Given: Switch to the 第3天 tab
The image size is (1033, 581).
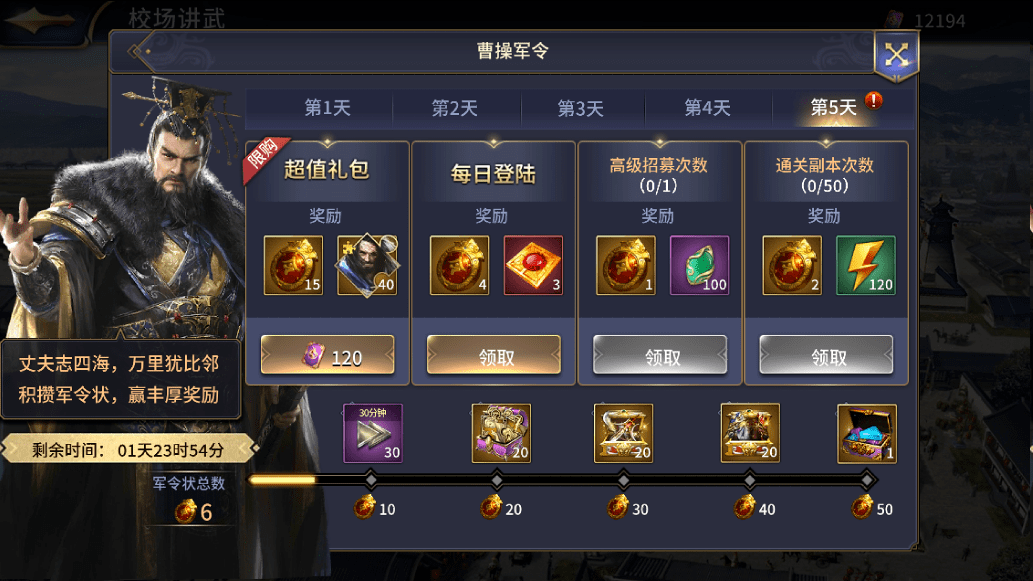Looking at the screenshot, I should point(580,108).
